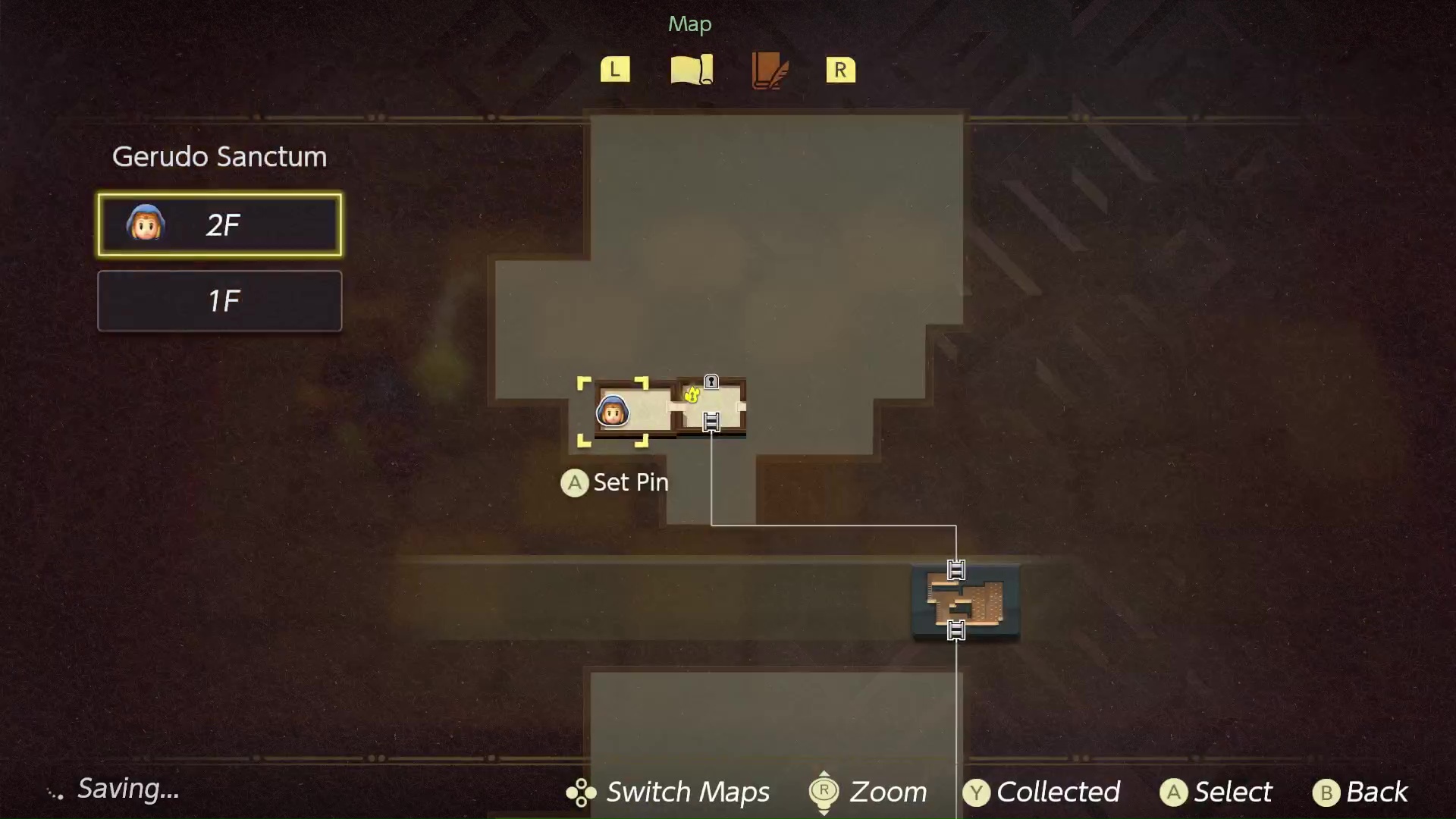Click the locked door marker
The width and height of the screenshot is (1456, 819).
[x=711, y=381]
